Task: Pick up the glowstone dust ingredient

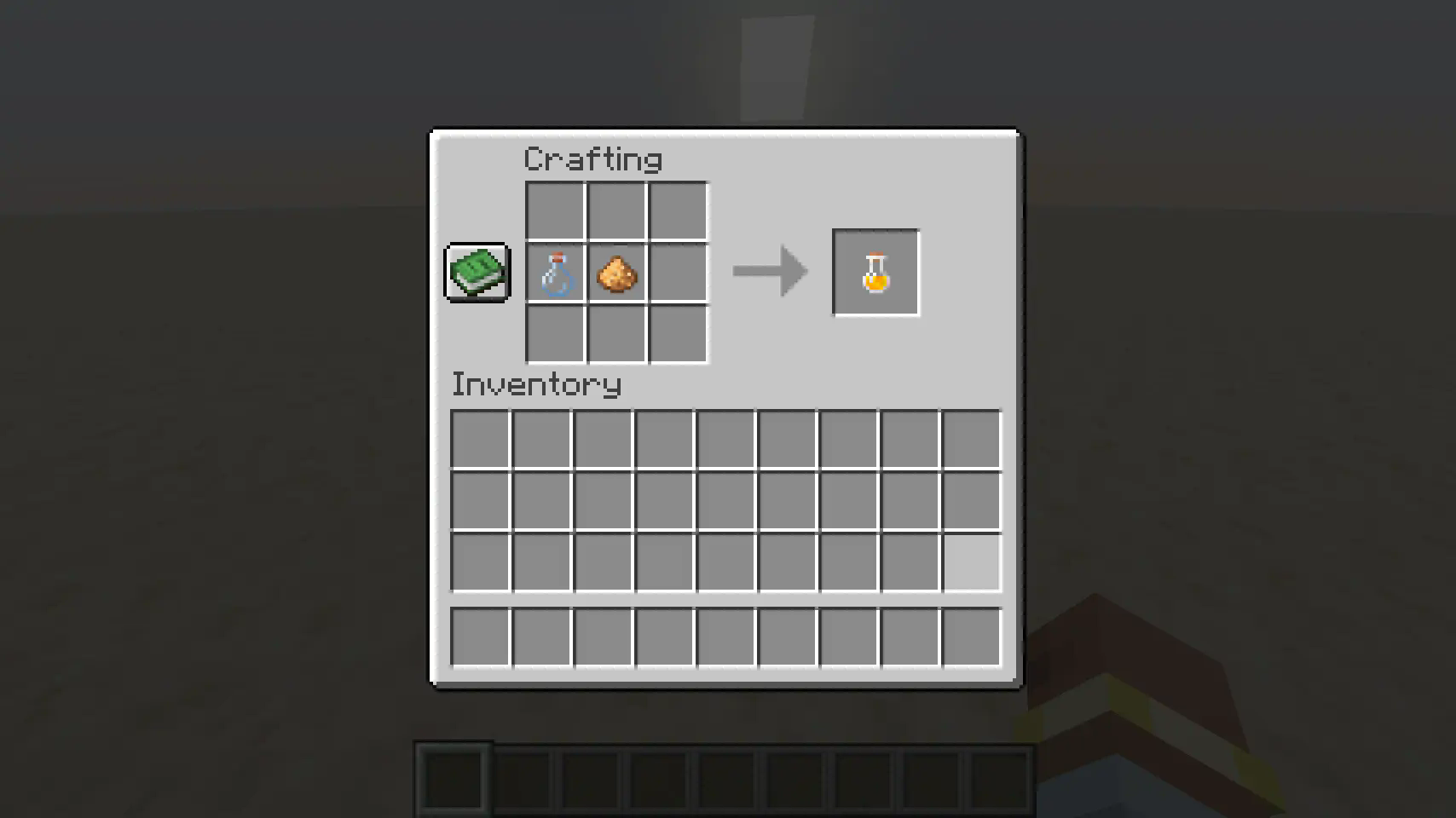Action: click(615, 272)
